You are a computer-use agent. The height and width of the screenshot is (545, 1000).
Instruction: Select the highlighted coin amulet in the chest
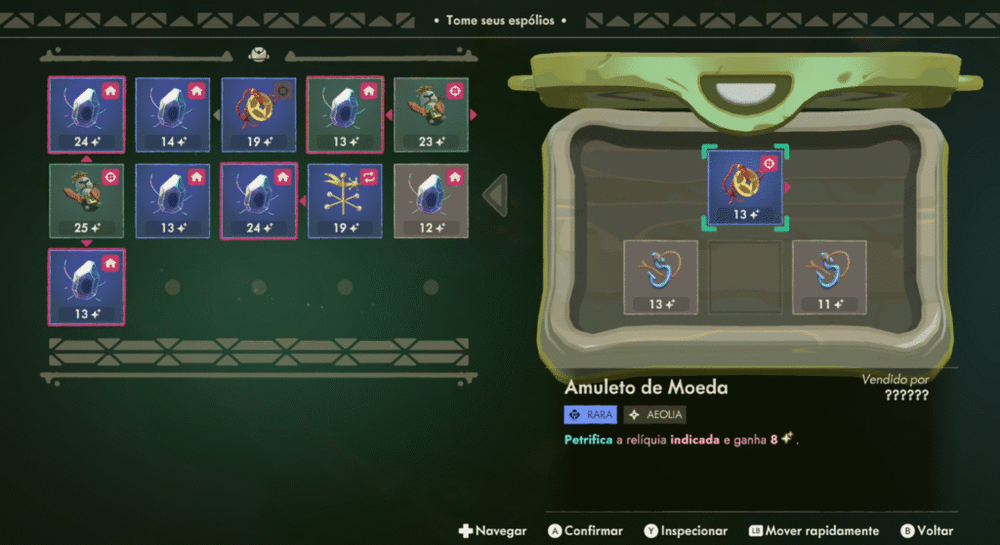pyautogui.click(x=745, y=187)
